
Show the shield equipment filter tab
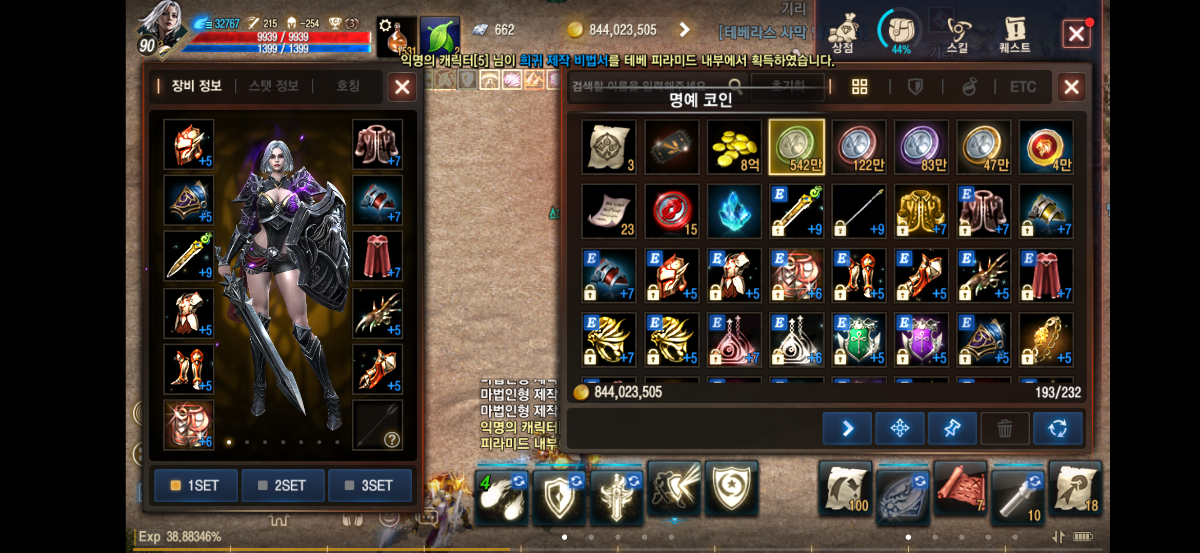coord(915,87)
